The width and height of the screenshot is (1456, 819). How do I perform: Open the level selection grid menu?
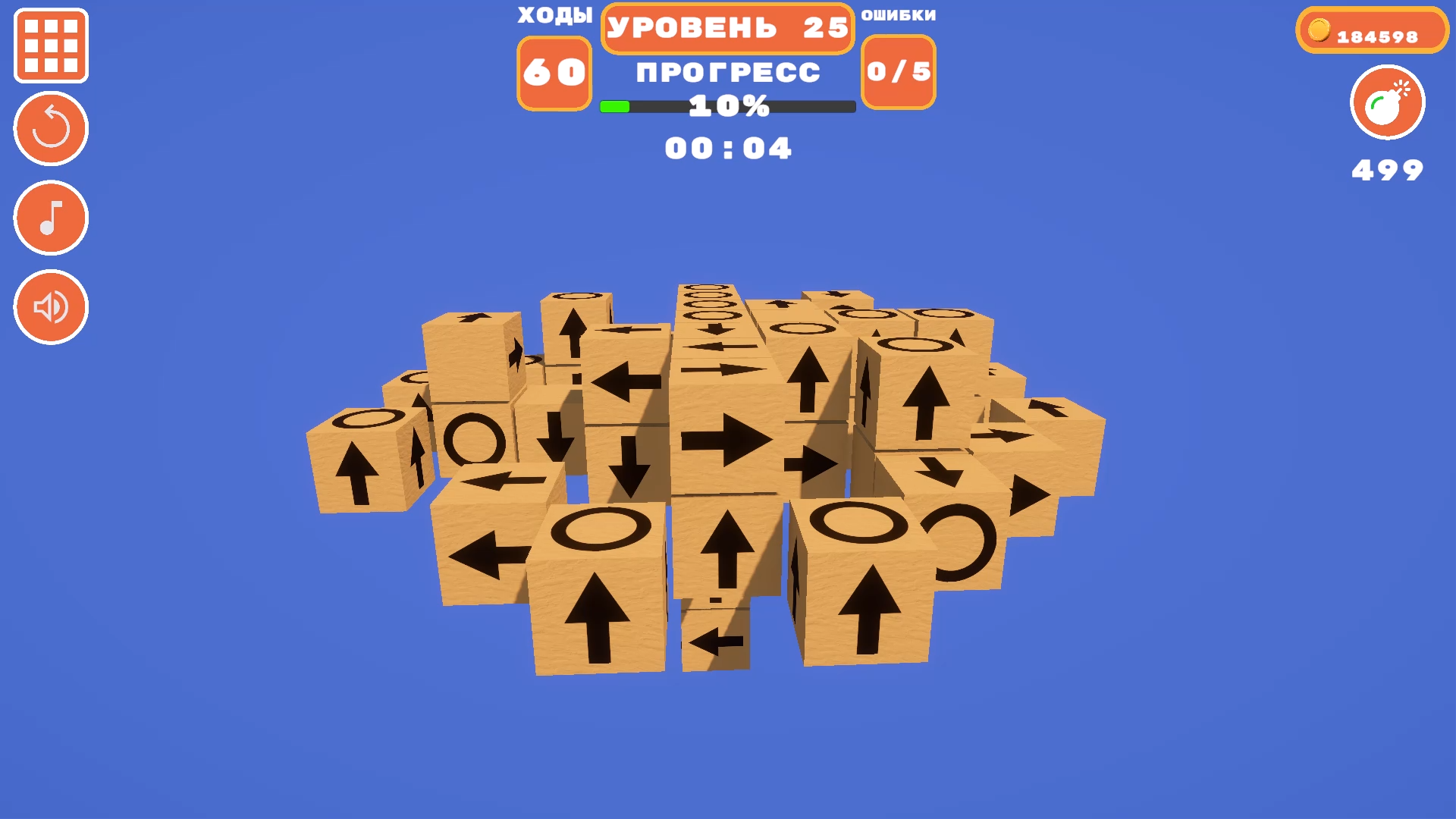click(x=49, y=45)
